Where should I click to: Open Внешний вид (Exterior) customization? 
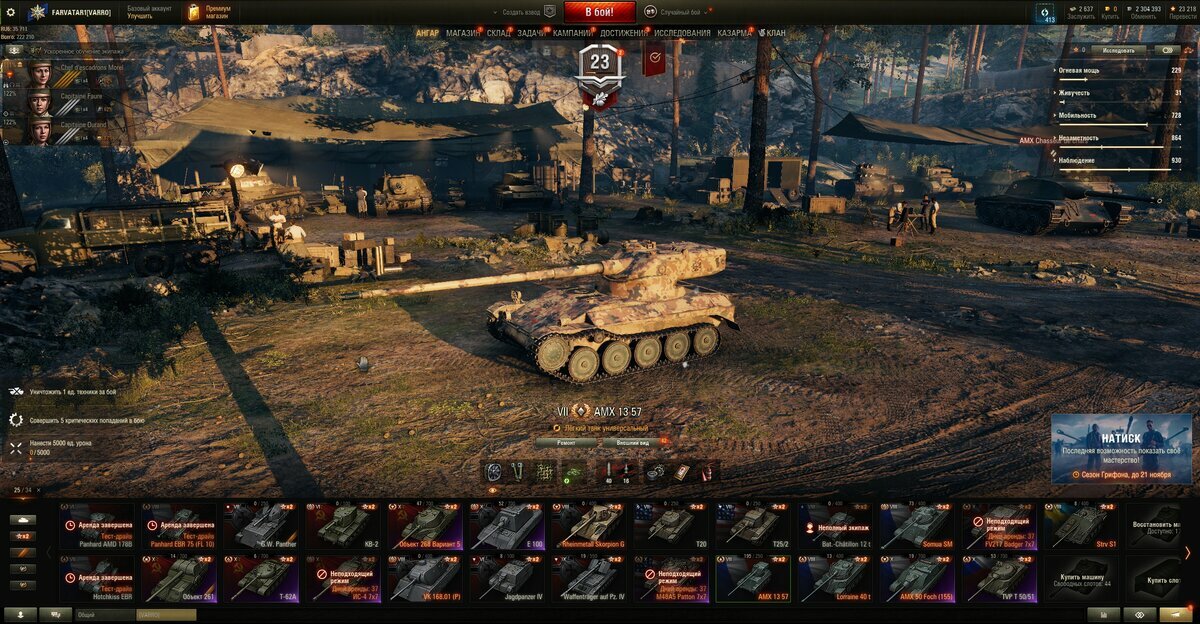click(634, 442)
